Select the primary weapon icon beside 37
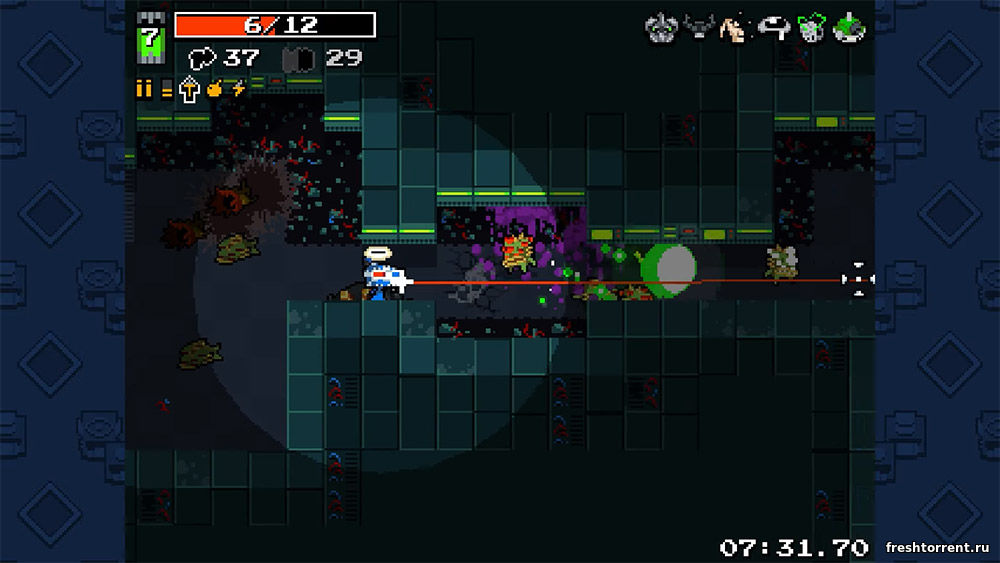 [x=203, y=59]
